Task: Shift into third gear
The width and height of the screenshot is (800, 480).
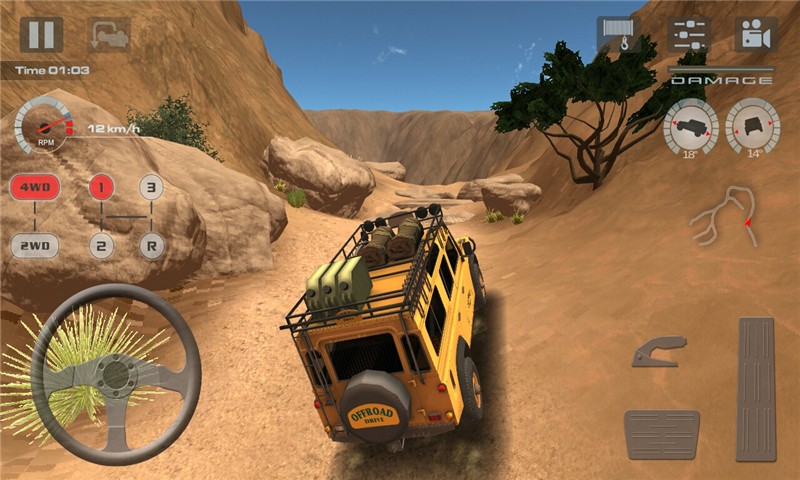Action: click(151, 187)
